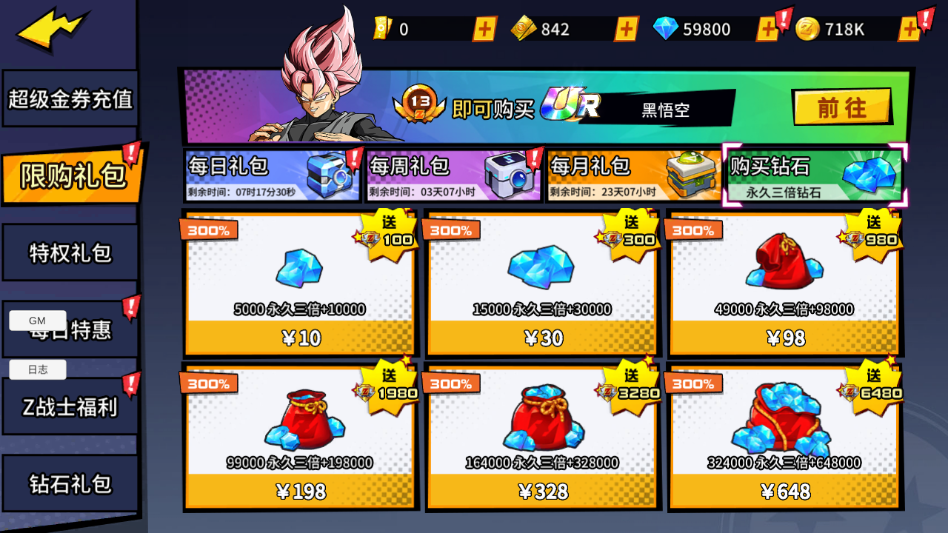Switch to the 每月礼包 tab
Image resolution: width=948 pixels, height=533 pixels.
coord(633,175)
